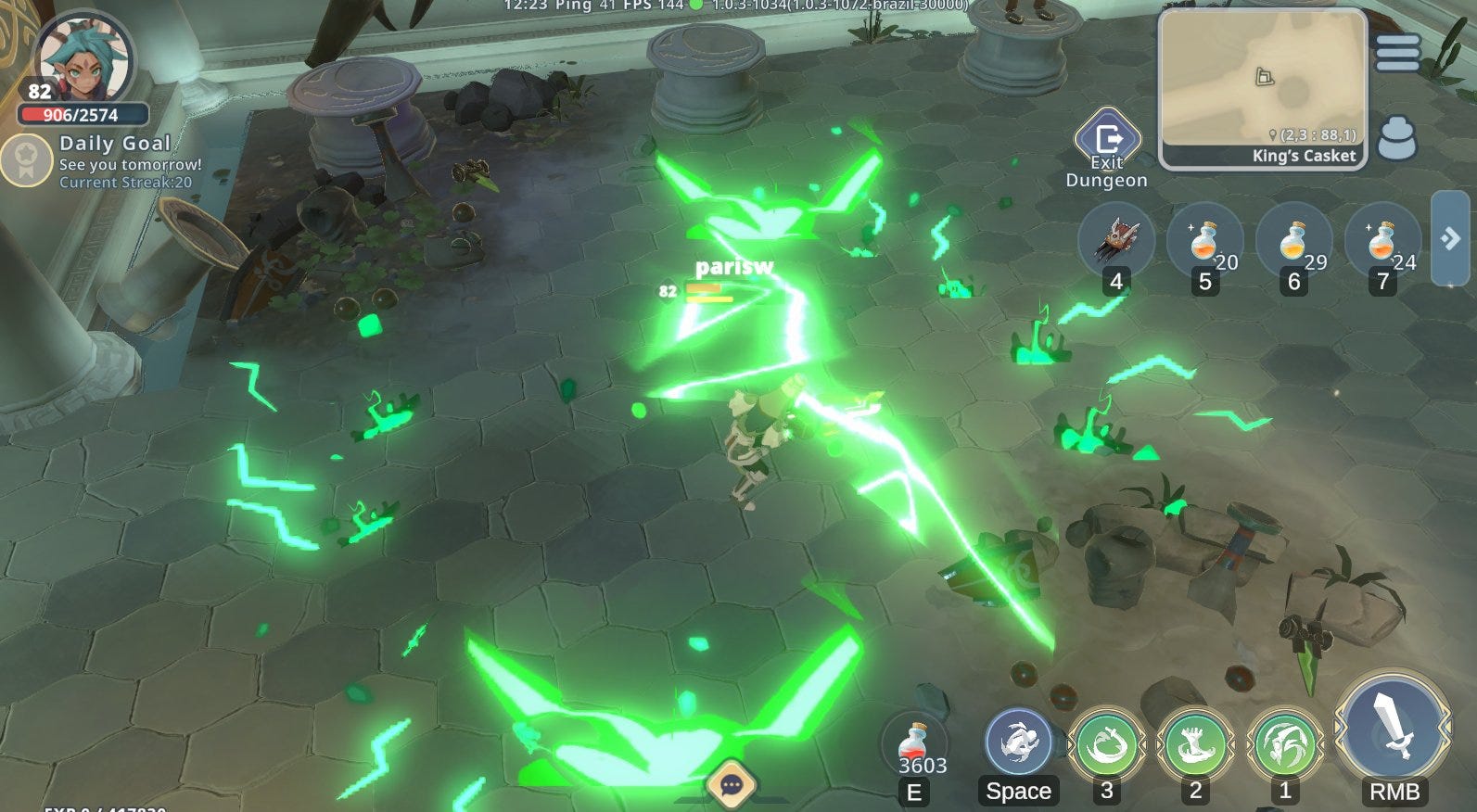Image resolution: width=1477 pixels, height=812 pixels.
Task: Open the chat bubble button
Action: 732,786
